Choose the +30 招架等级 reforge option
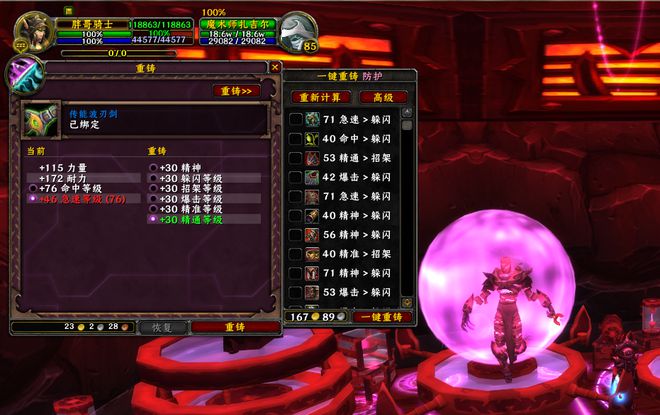 153,188
